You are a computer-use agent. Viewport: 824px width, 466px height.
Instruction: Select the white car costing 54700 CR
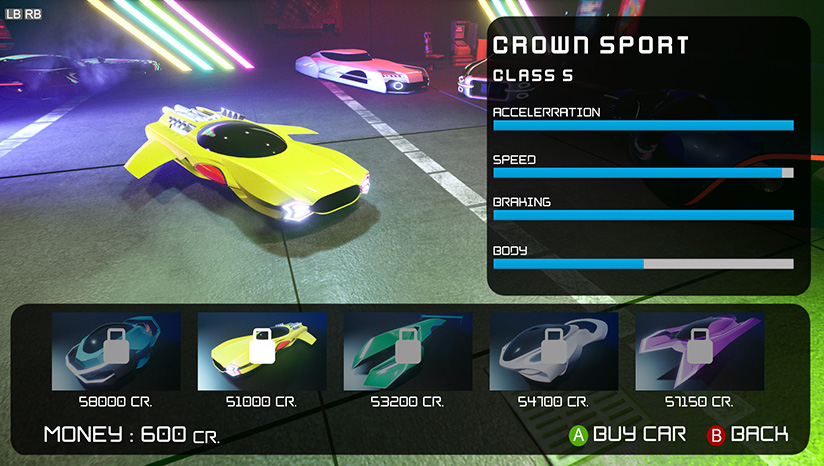coord(554,351)
